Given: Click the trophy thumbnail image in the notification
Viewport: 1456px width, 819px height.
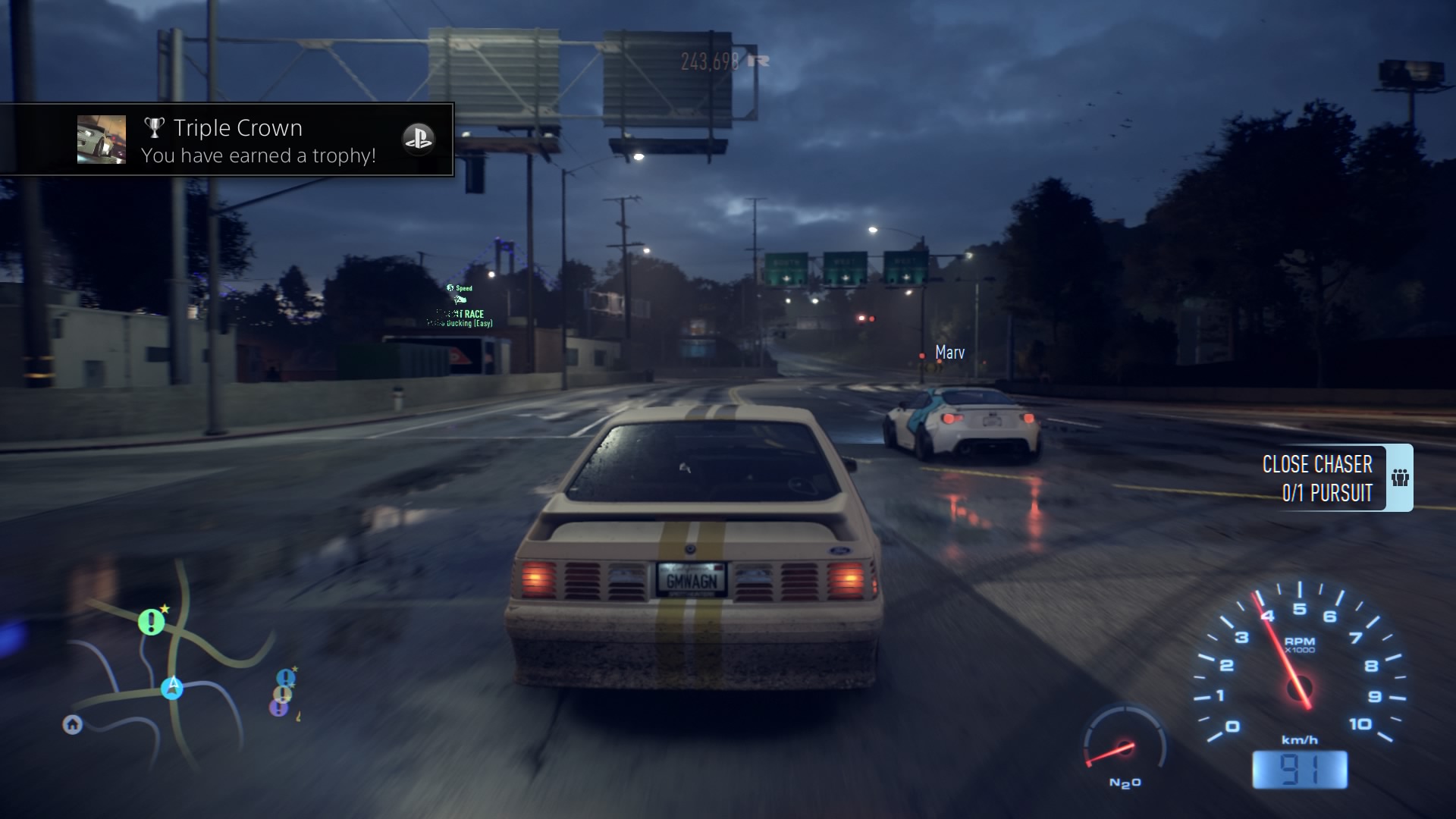Looking at the screenshot, I should click(x=102, y=139).
